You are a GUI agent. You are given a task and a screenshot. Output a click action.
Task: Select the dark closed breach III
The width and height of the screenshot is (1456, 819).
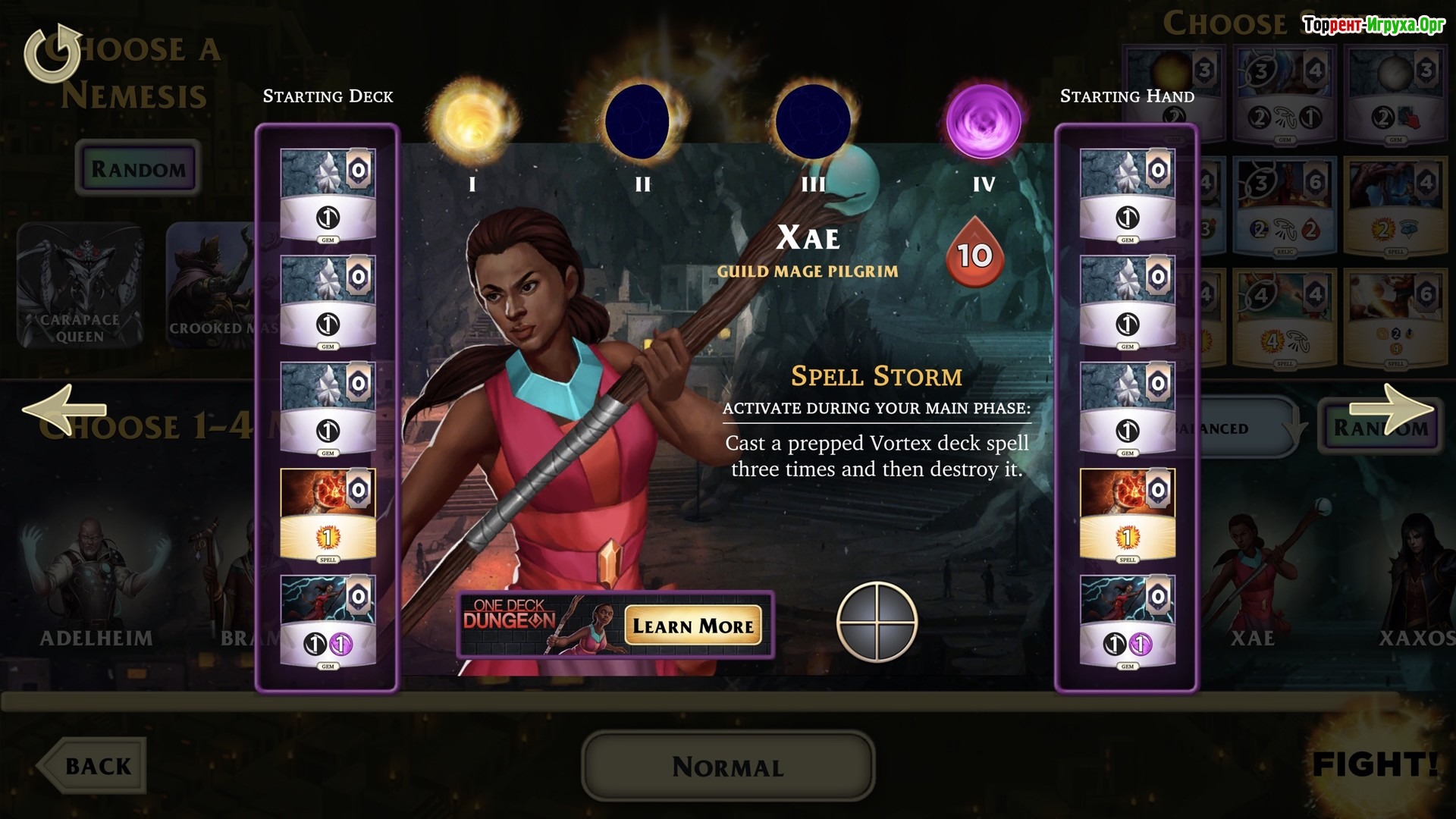pos(813,121)
